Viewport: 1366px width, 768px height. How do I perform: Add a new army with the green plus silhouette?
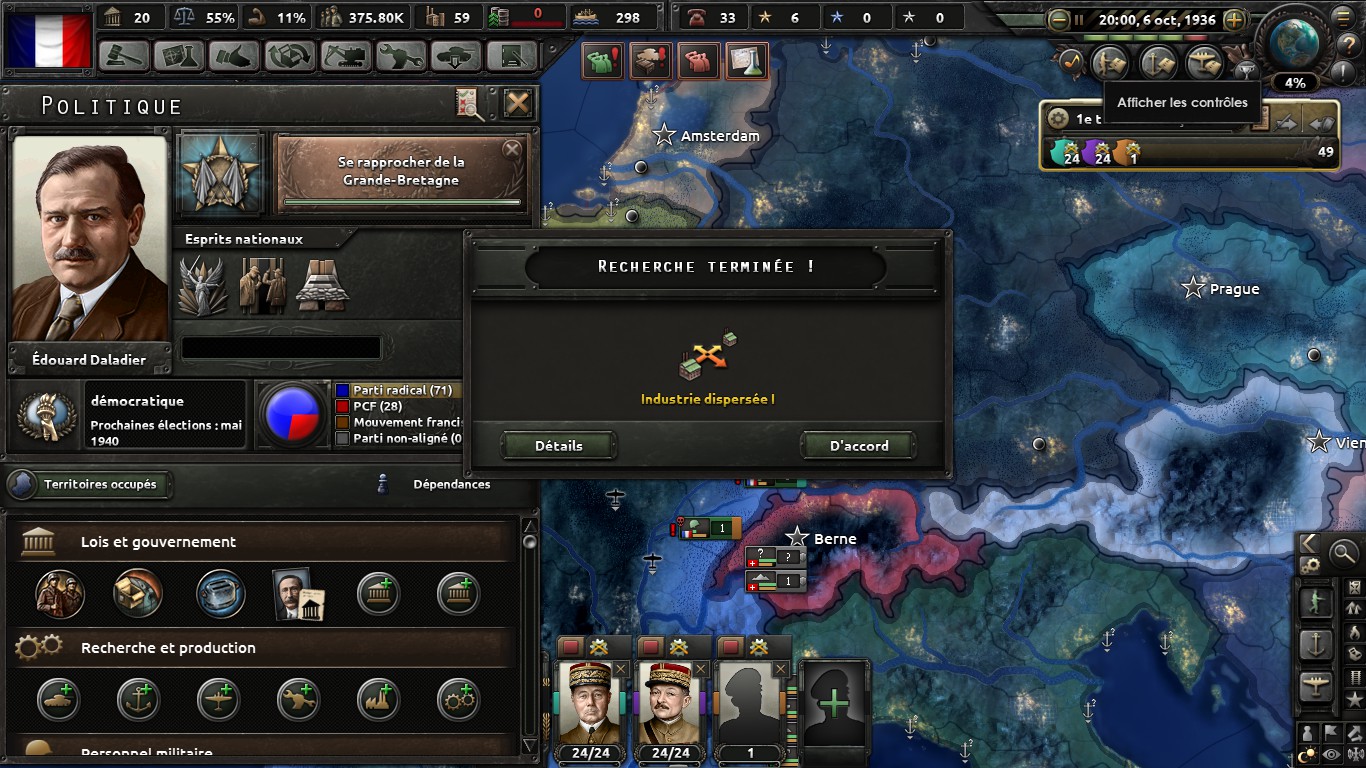[833, 703]
